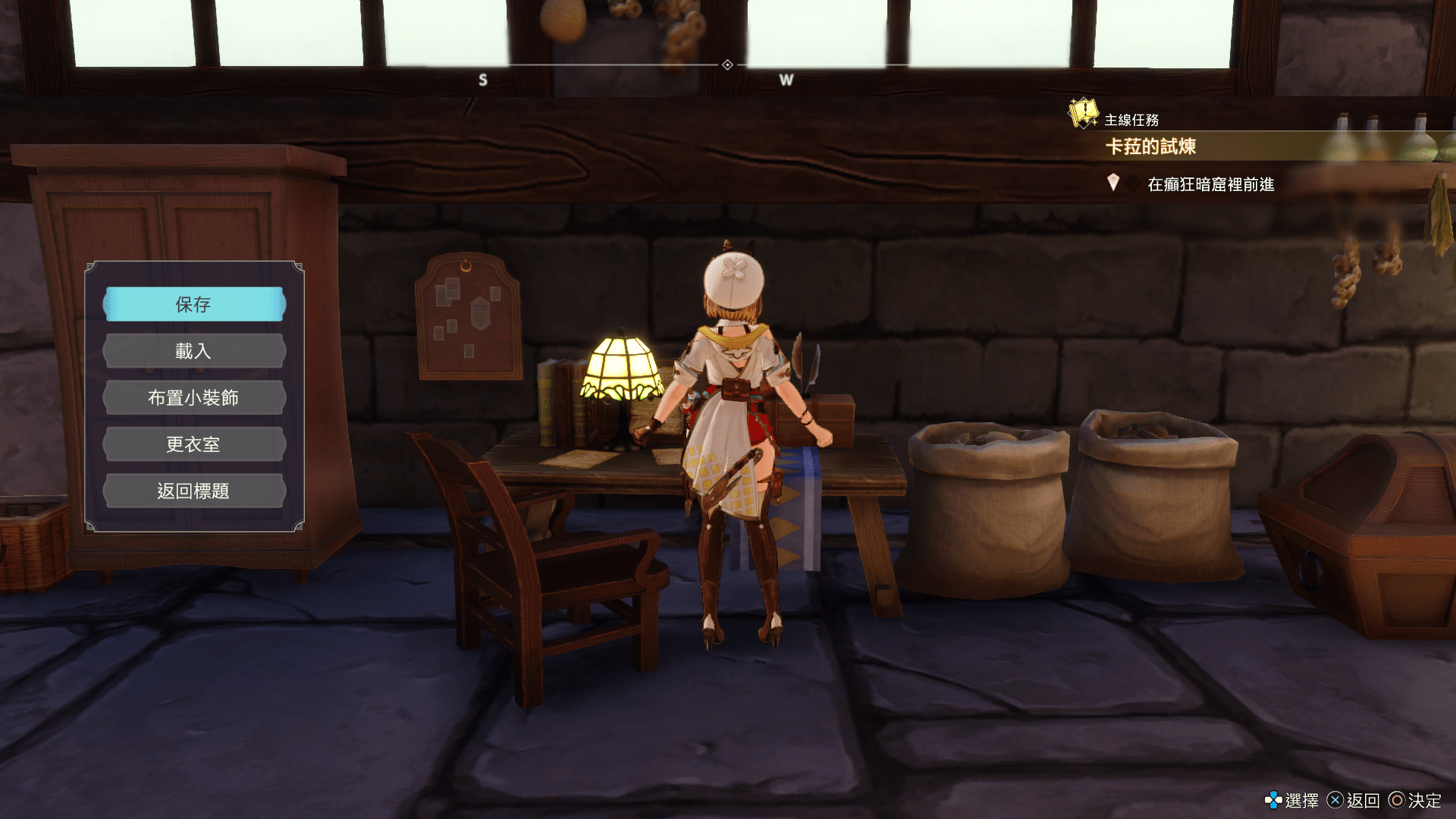
Task: Enter the 更衣室 dressing room
Action: [194, 444]
